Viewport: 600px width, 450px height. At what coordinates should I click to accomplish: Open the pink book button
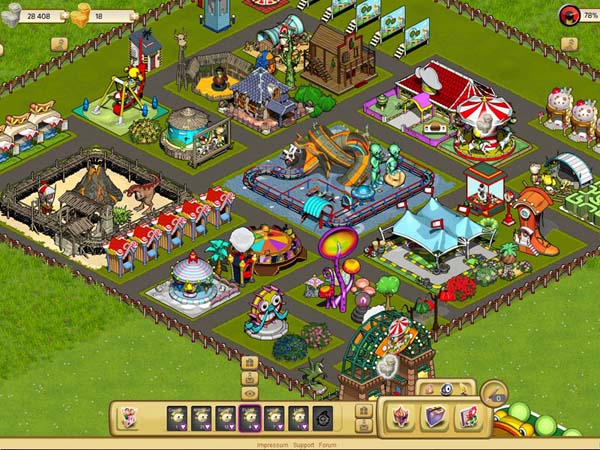tap(465, 416)
